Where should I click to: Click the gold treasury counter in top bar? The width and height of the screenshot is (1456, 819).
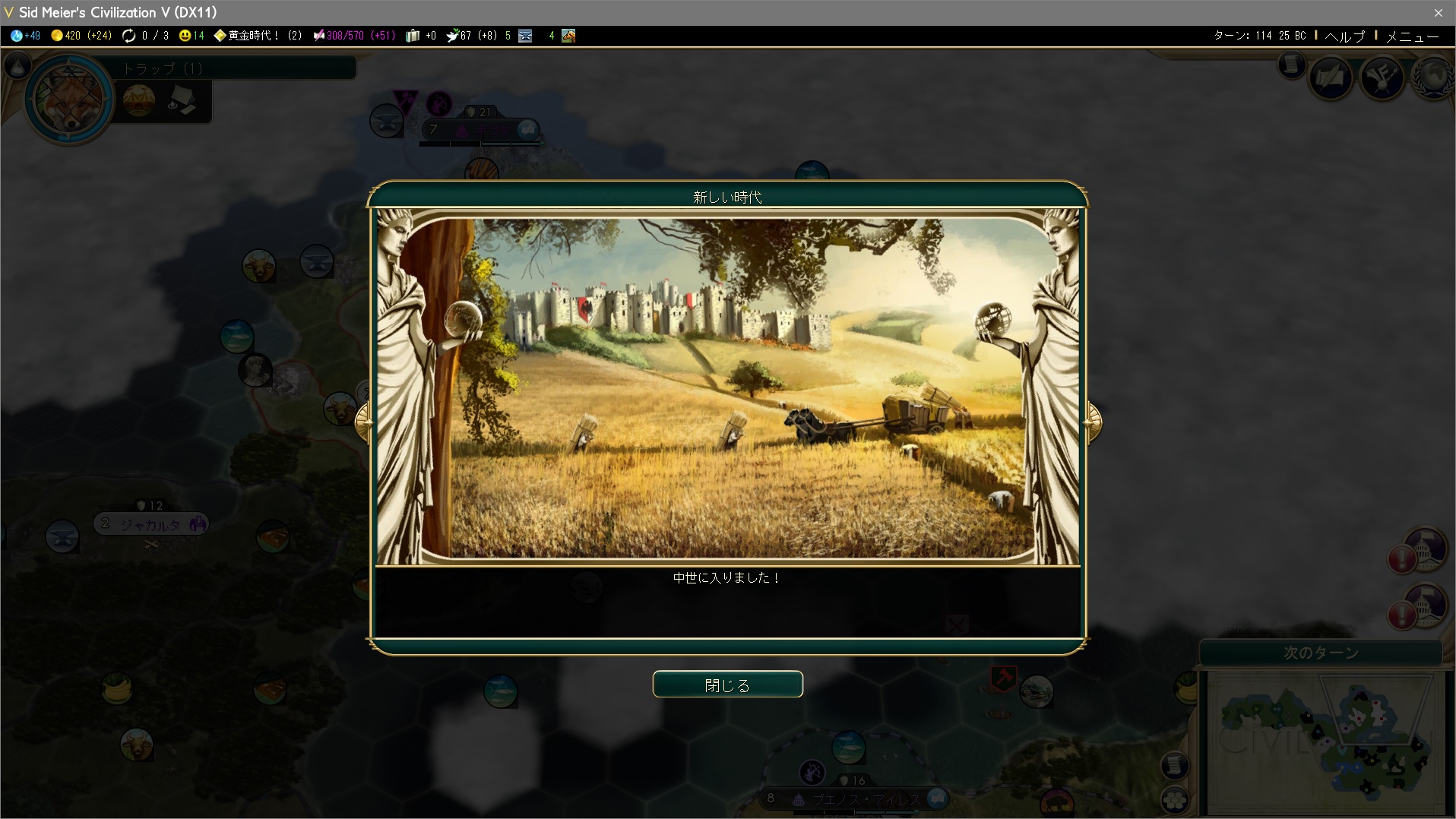pos(81,36)
